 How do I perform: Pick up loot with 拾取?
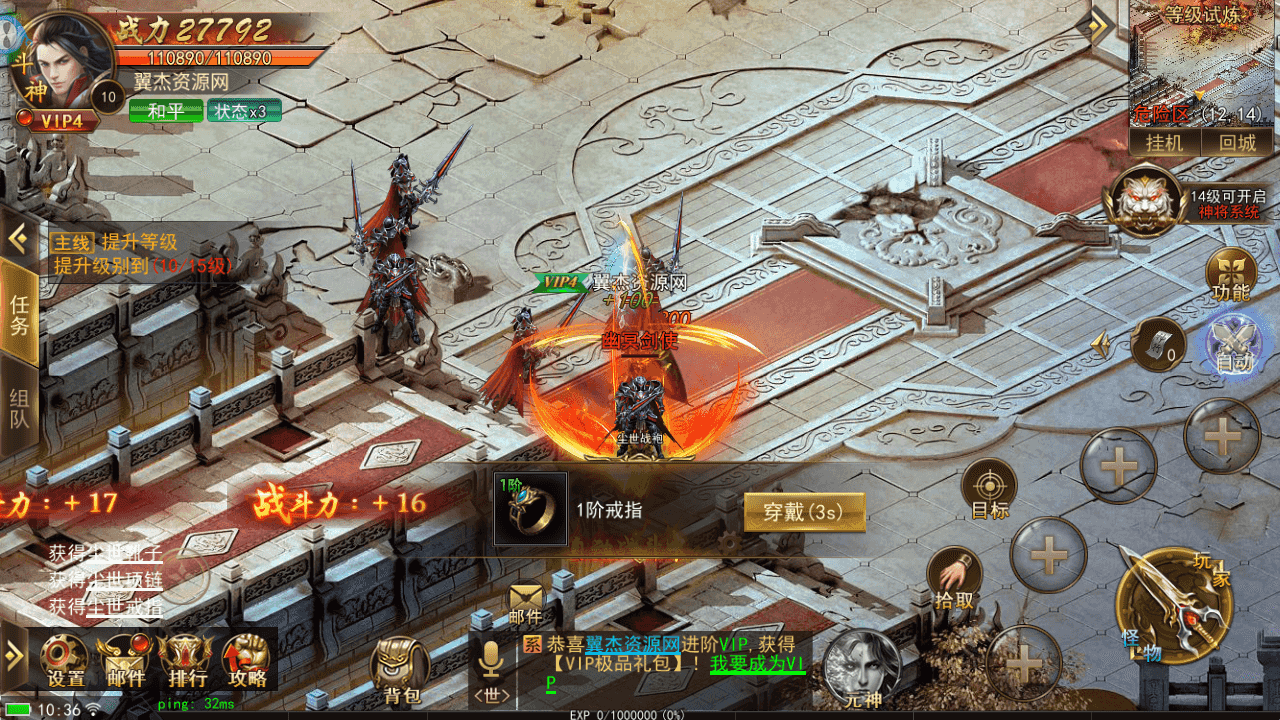(954, 578)
